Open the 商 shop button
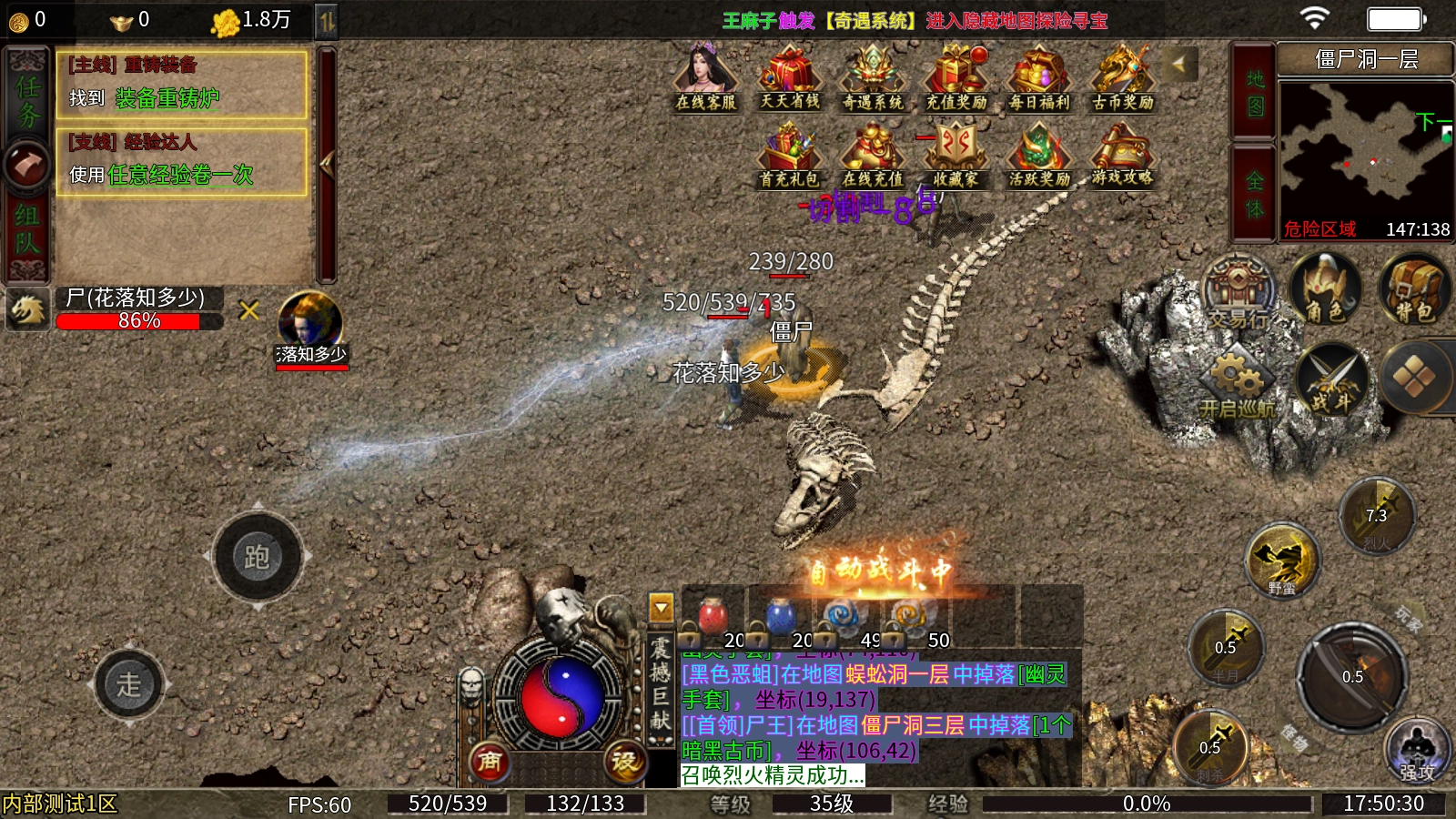The height and width of the screenshot is (819, 1456). tap(490, 761)
